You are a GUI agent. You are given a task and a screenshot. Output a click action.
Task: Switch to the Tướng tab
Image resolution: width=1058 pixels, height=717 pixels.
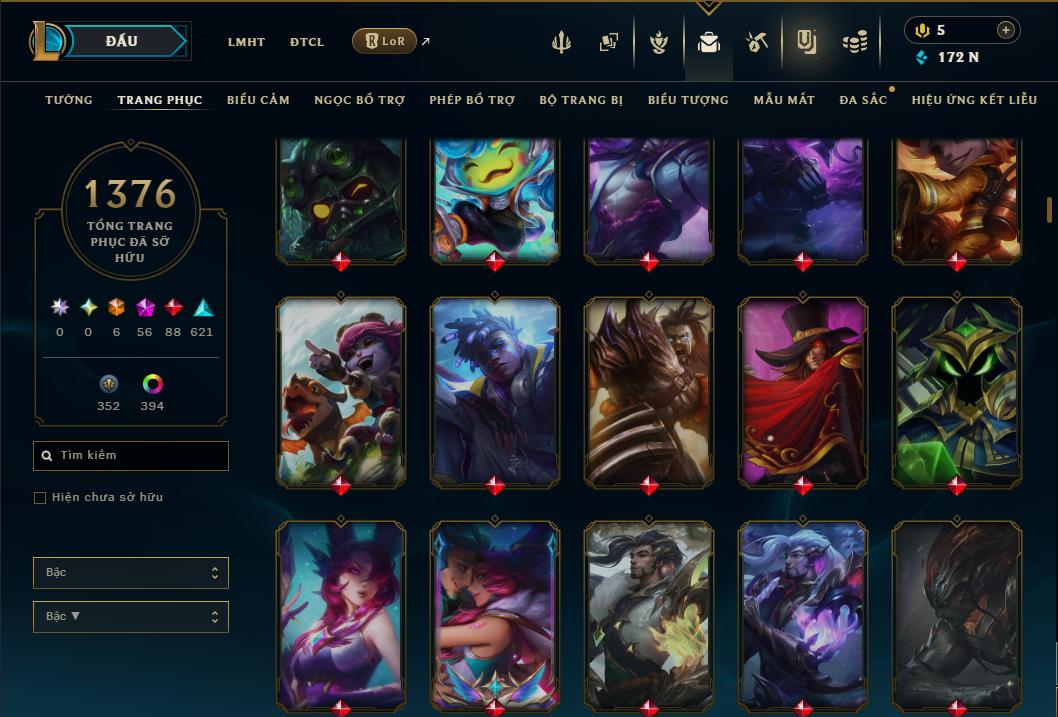[x=69, y=100]
